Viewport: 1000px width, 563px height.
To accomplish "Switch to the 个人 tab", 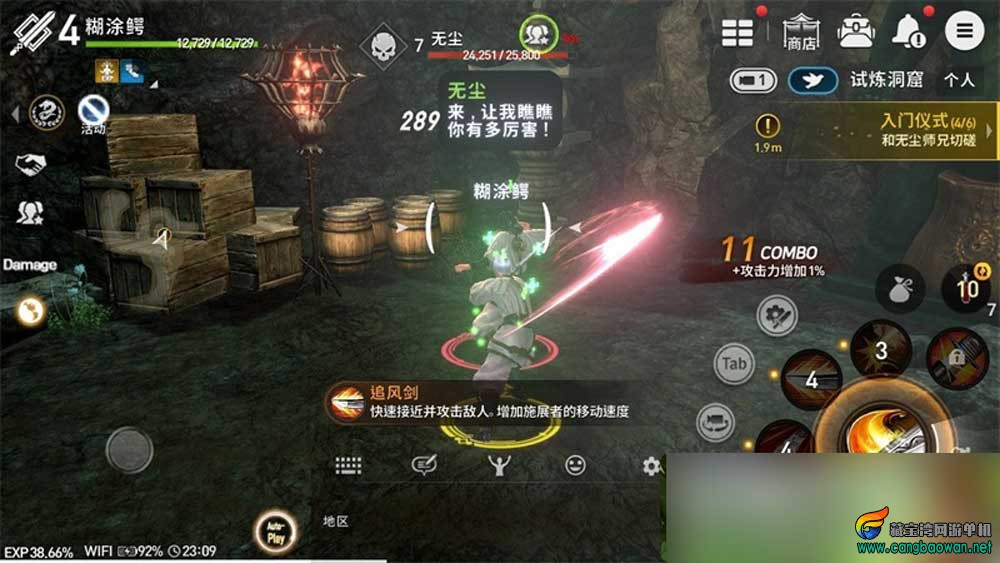I will 960,79.
